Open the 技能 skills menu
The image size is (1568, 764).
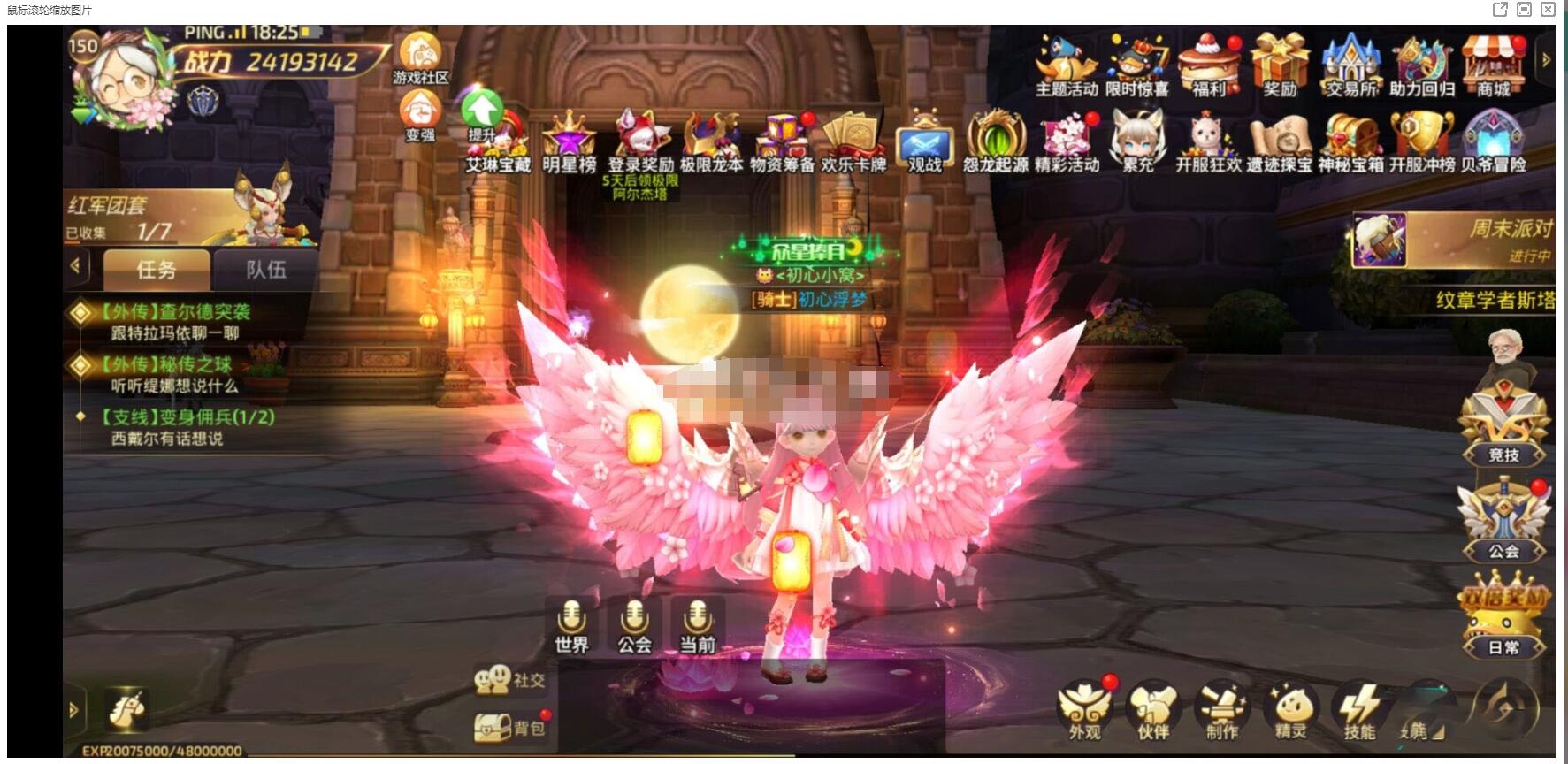[x=1359, y=712]
